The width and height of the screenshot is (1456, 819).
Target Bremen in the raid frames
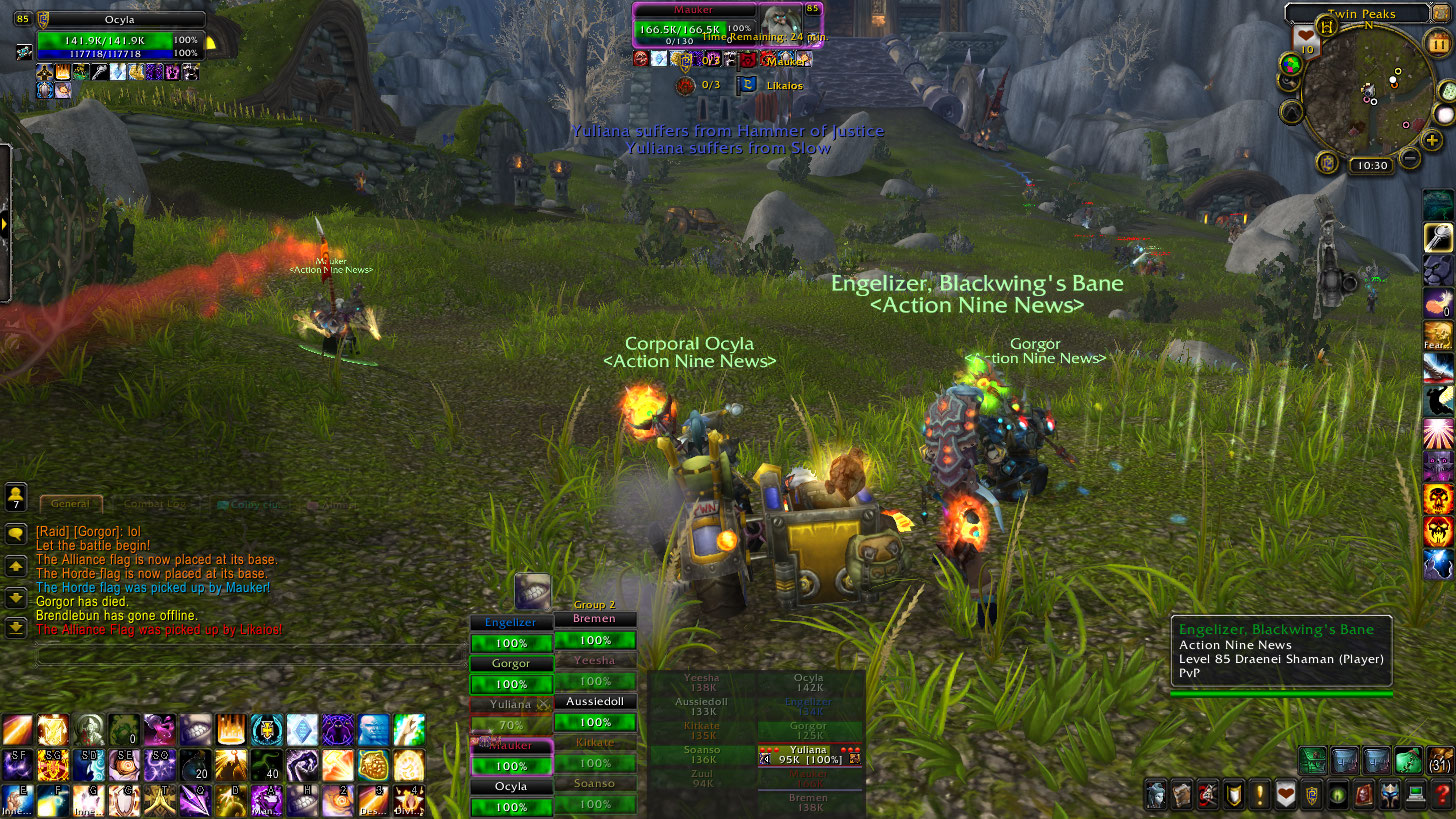(x=595, y=631)
